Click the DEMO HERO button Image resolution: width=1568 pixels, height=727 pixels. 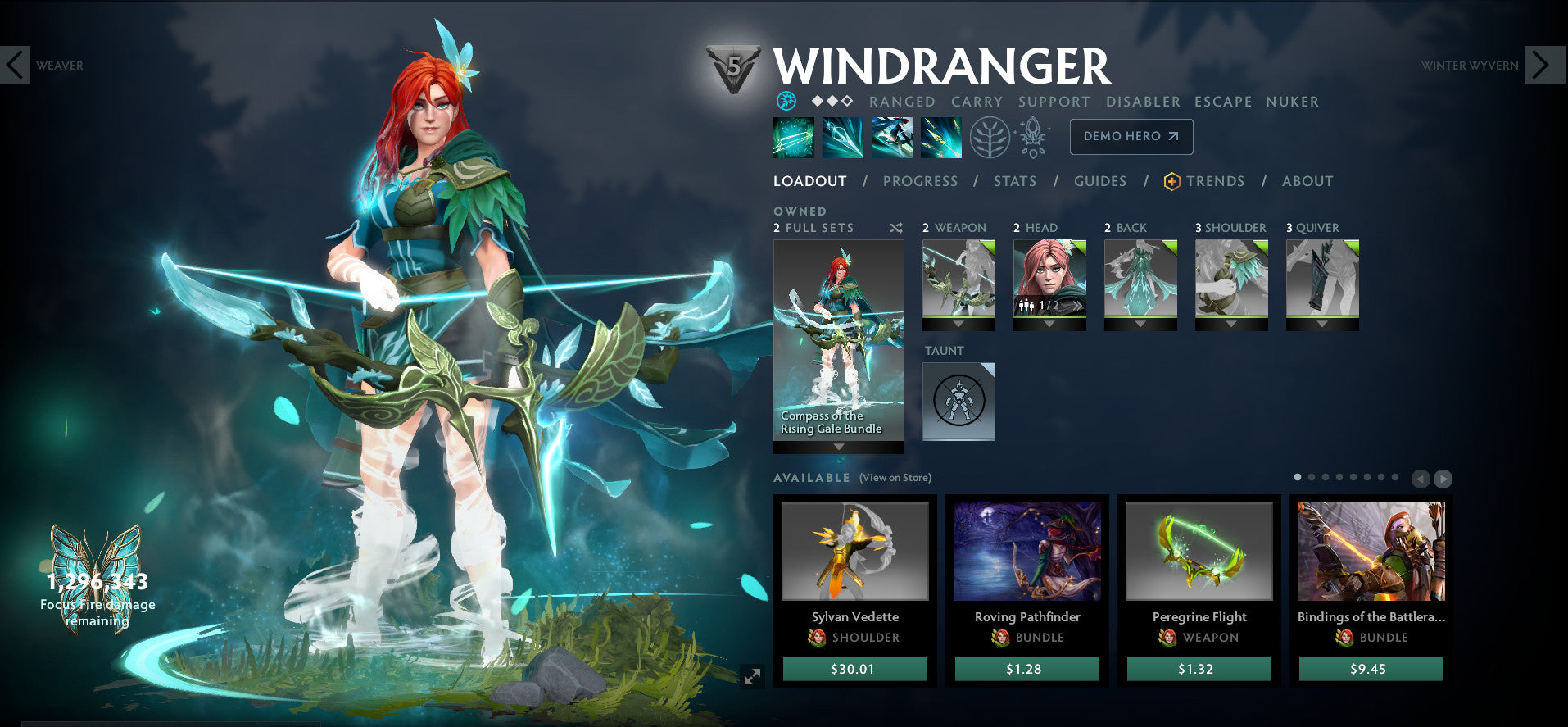pyautogui.click(x=1131, y=137)
